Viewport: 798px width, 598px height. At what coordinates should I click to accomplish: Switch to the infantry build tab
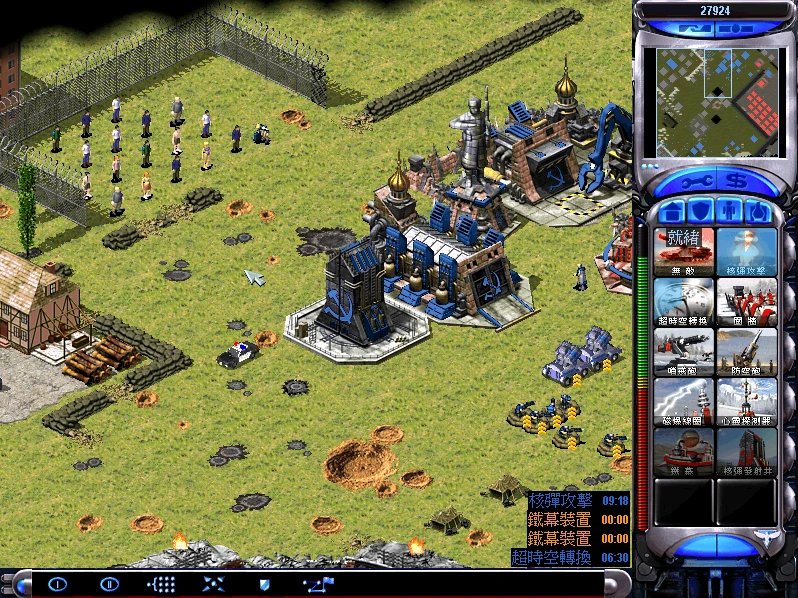[x=730, y=211]
